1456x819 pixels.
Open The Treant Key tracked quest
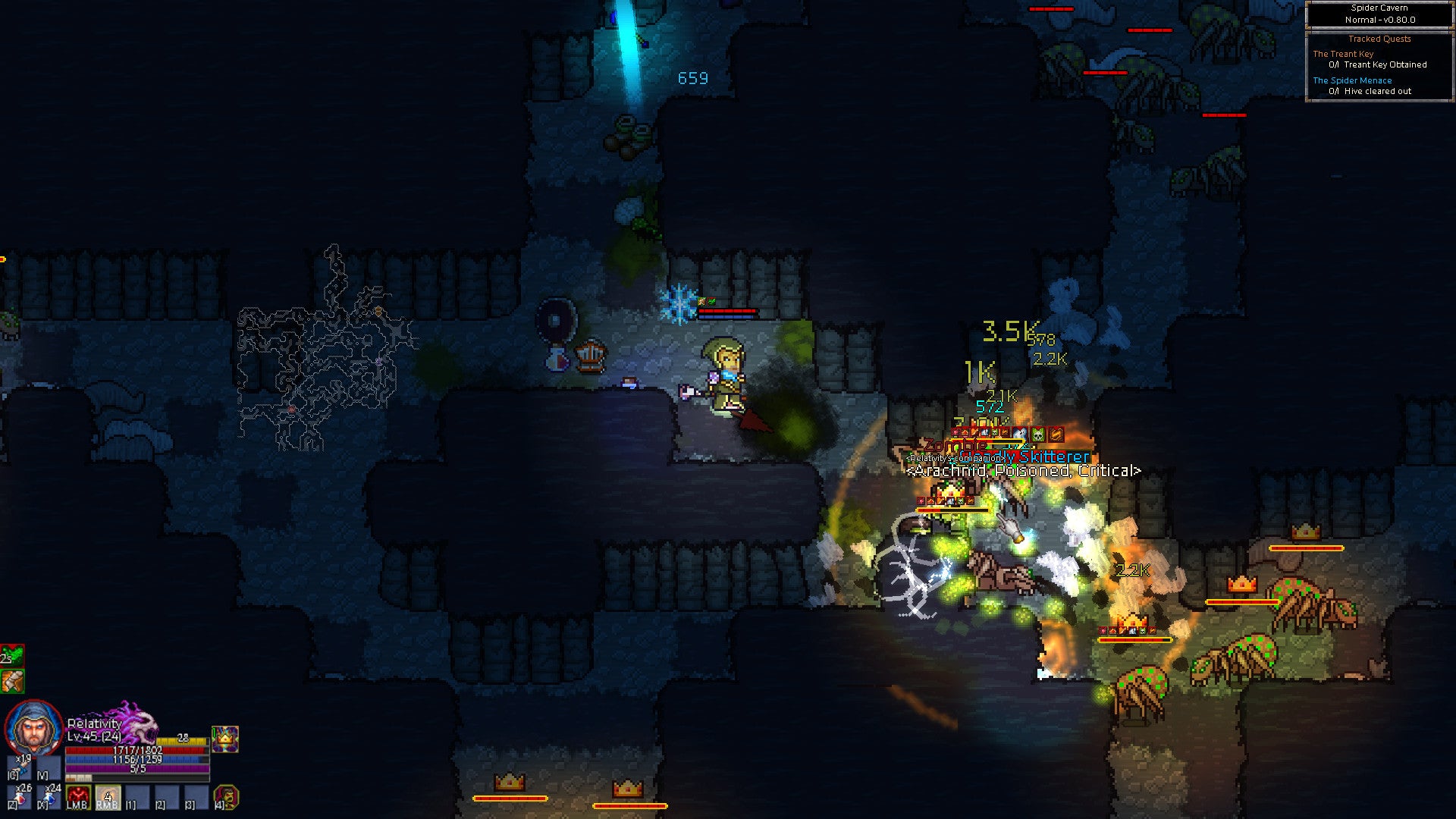(x=1343, y=54)
